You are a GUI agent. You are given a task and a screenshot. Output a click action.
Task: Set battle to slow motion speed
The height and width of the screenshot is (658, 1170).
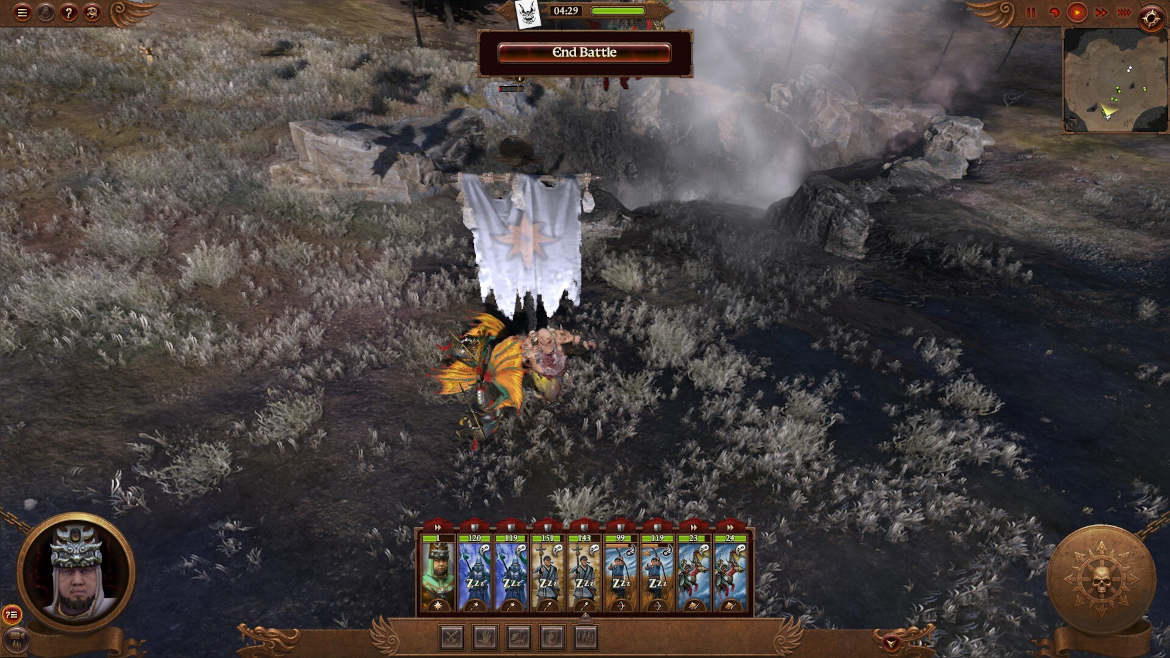(1054, 13)
